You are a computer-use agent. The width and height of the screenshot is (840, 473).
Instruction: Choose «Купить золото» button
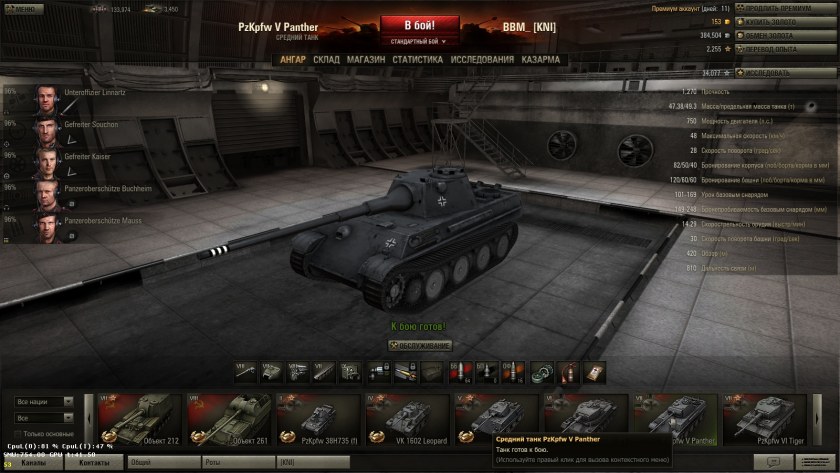coord(785,21)
